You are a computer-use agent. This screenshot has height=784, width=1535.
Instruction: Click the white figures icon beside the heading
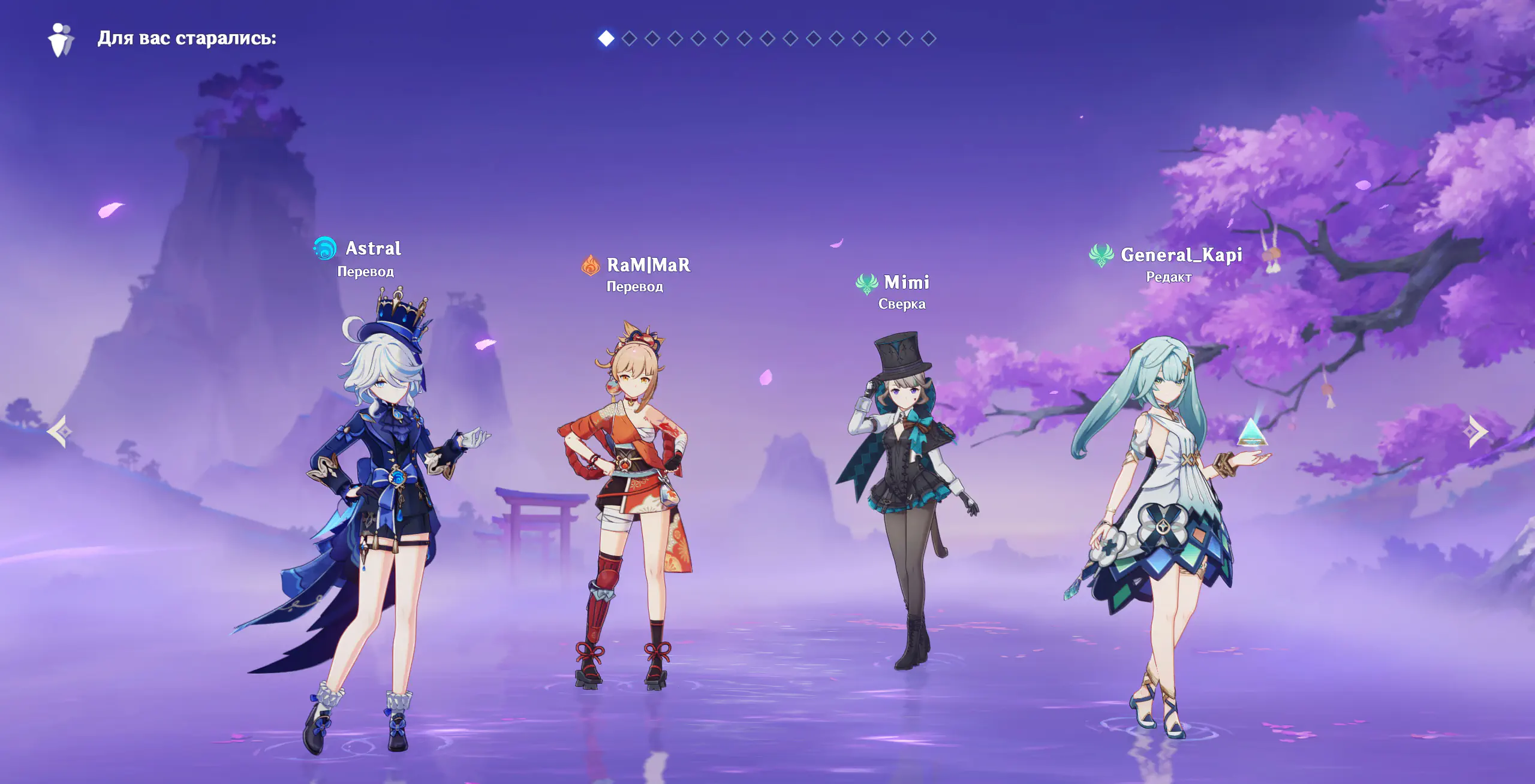[x=61, y=40]
